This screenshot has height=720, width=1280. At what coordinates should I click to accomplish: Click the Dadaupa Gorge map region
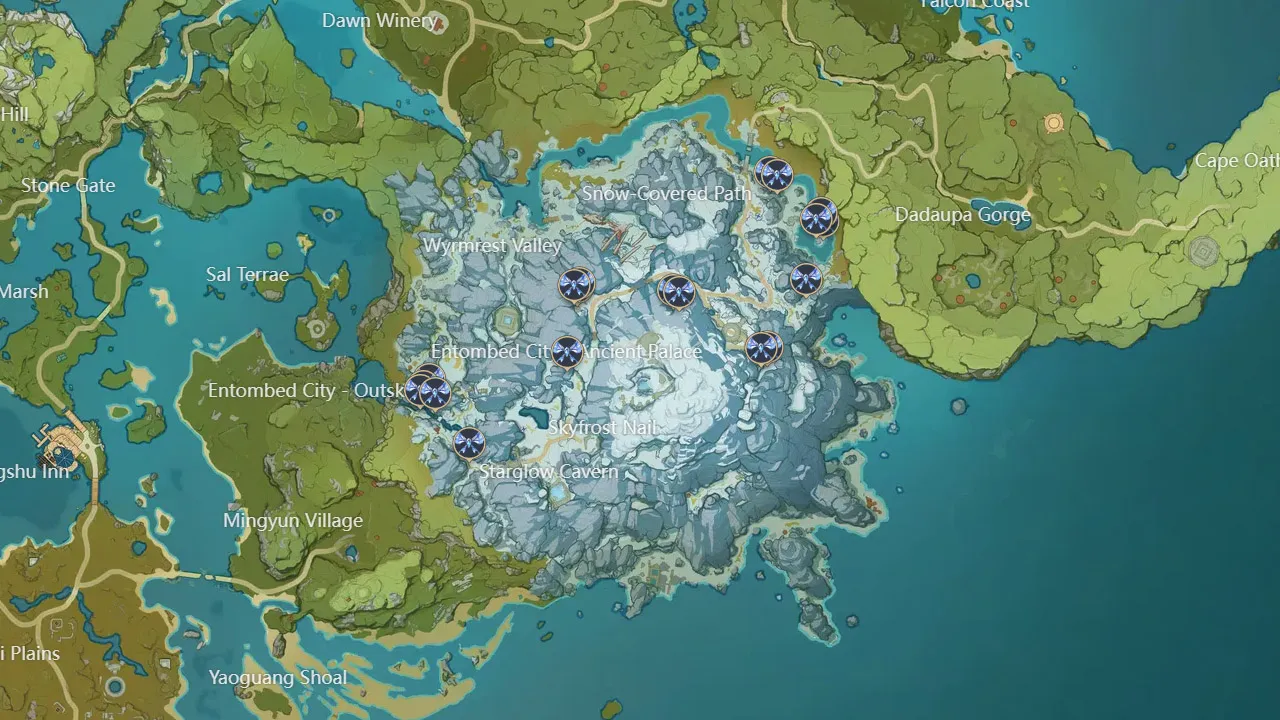click(963, 214)
